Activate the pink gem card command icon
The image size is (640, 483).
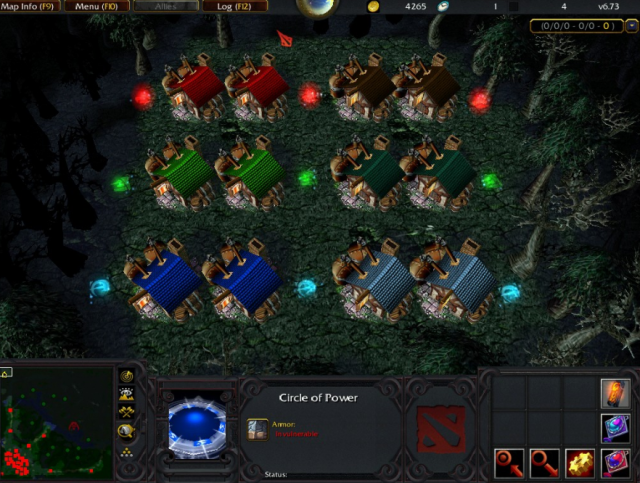[615, 463]
